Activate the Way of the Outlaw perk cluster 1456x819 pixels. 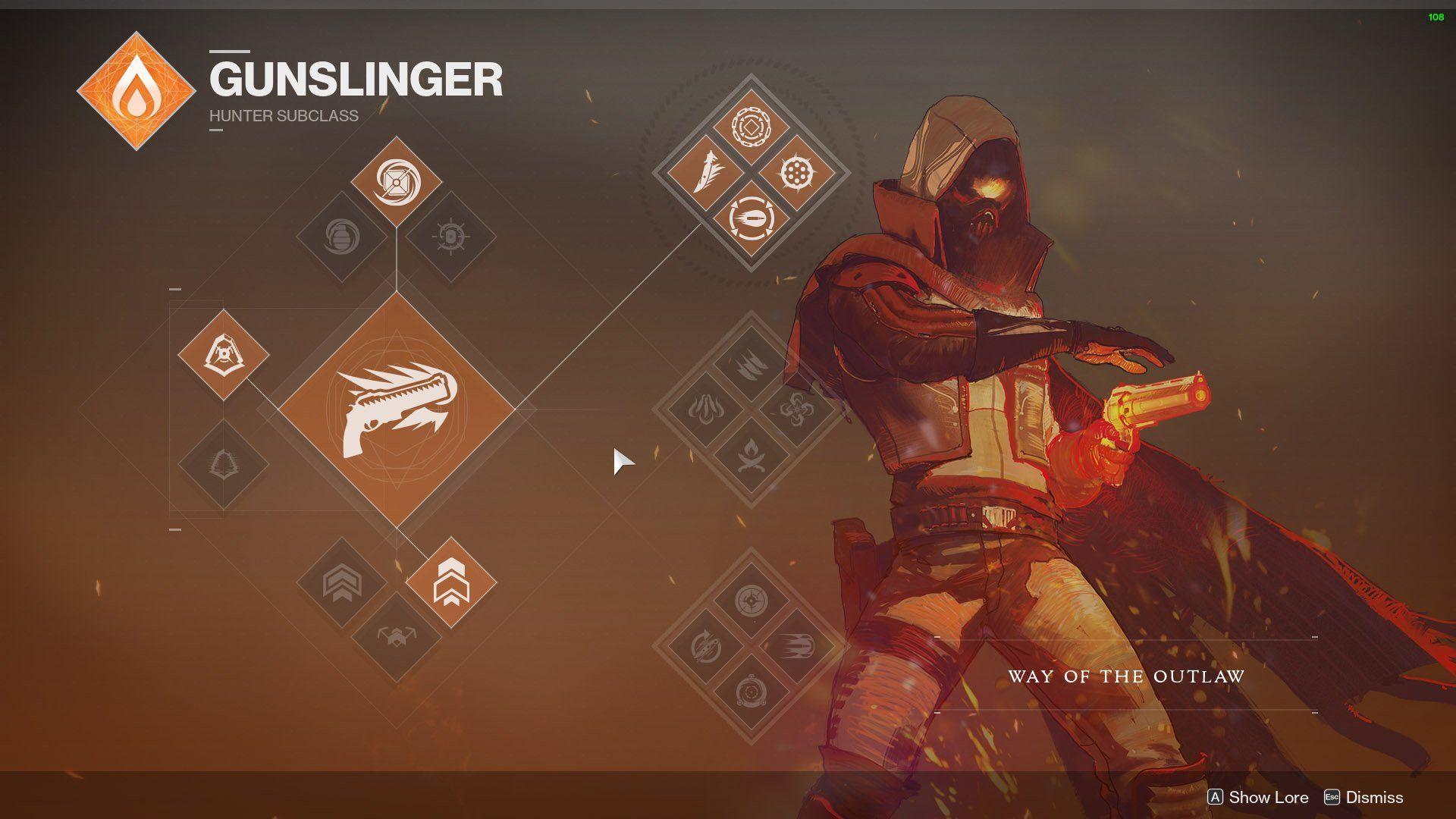[x=751, y=171]
